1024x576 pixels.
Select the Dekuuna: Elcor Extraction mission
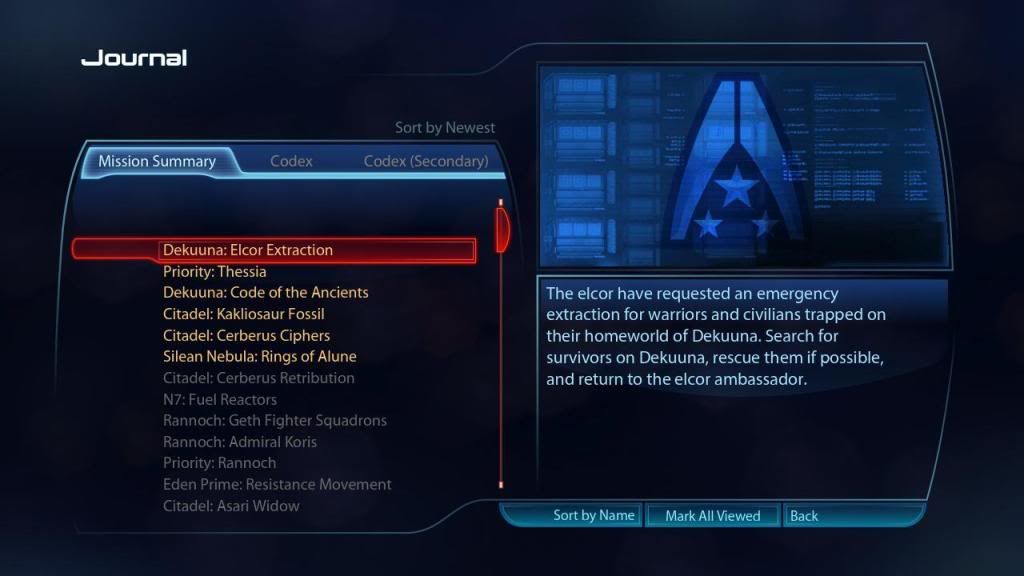click(x=248, y=250)
